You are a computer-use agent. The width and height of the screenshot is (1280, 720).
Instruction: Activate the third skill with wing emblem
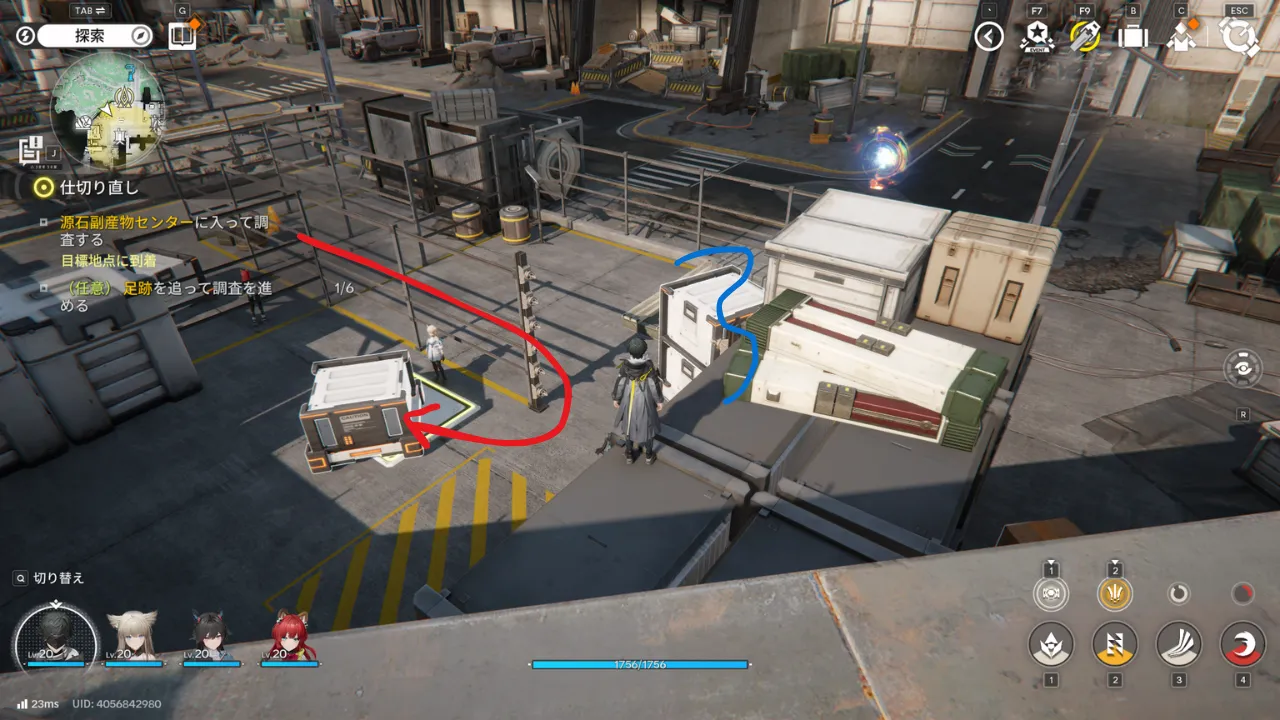tap(1178, 644)
